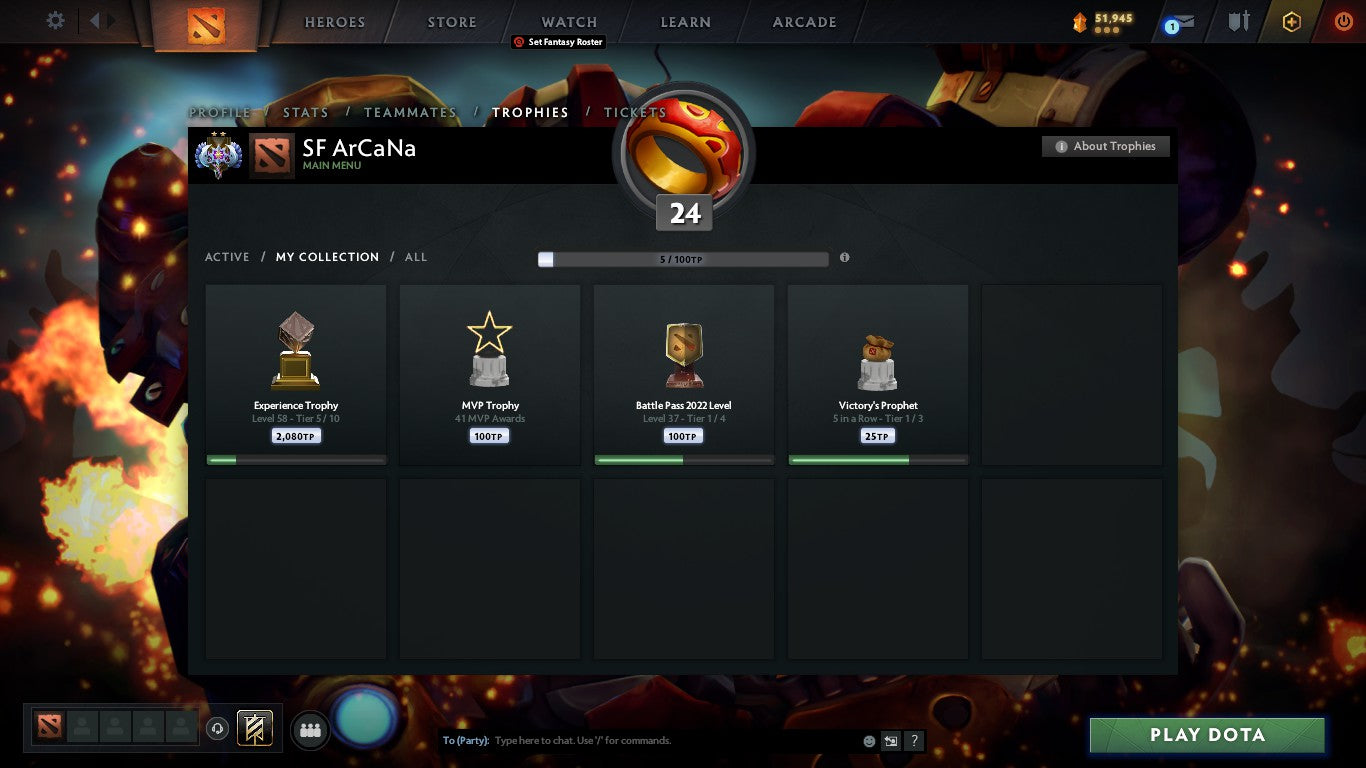Click the Set Fantasy Roster notification

pos(558,42)
